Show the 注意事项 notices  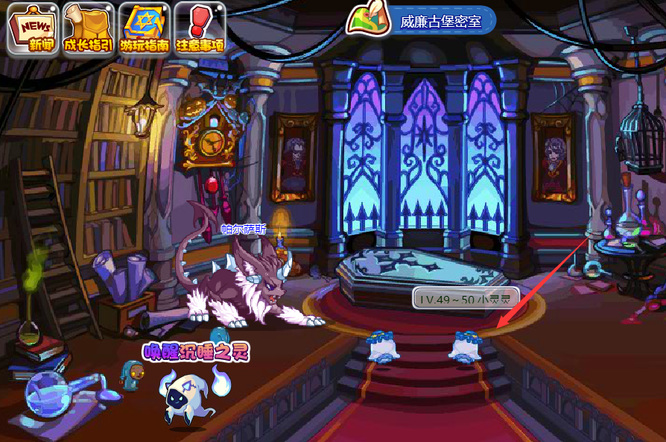[x=200, y=28]
